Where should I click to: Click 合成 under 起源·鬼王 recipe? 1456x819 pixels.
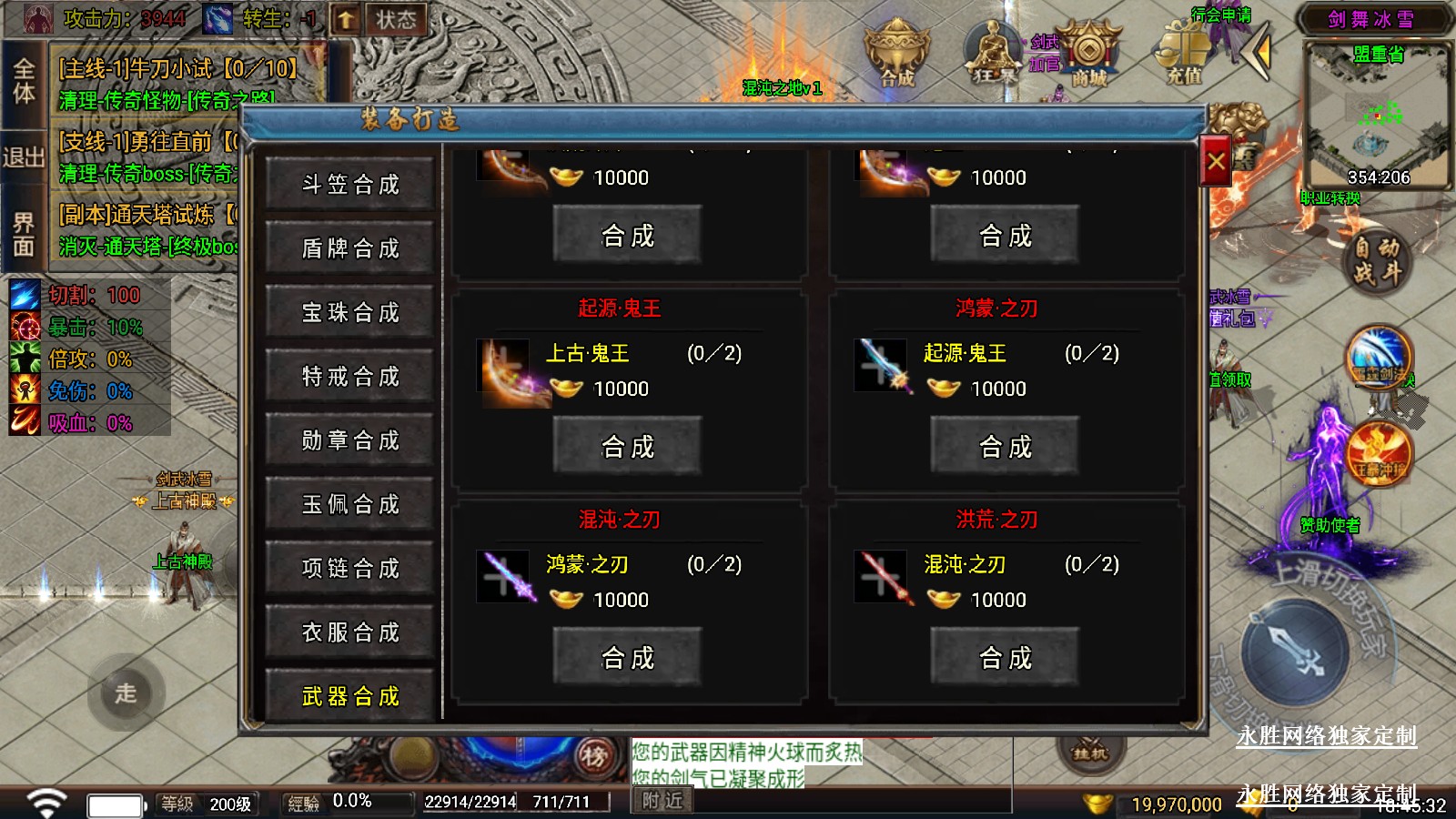point(628,447)
